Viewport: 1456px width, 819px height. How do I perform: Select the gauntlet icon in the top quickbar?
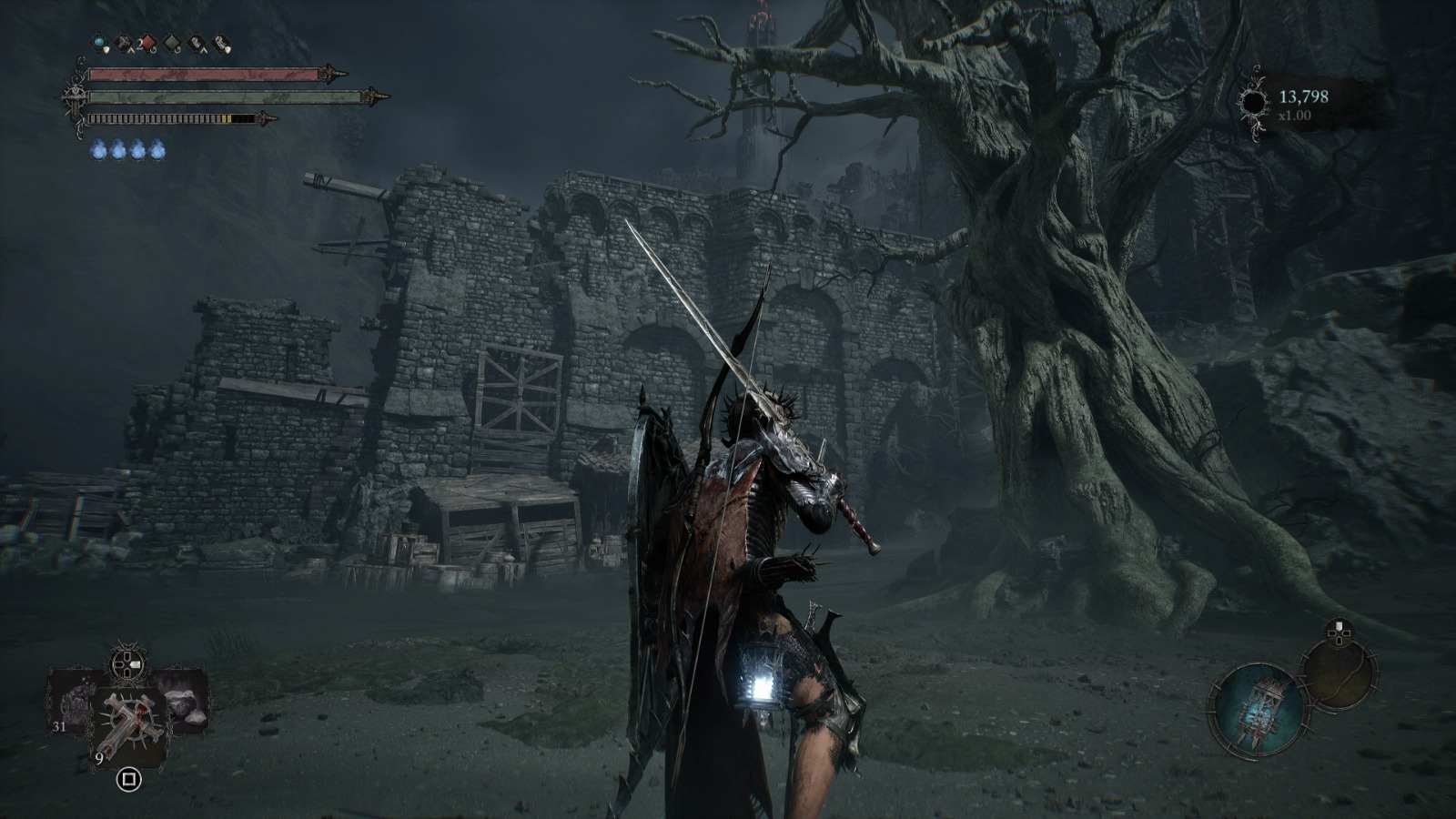click(197, 42)
